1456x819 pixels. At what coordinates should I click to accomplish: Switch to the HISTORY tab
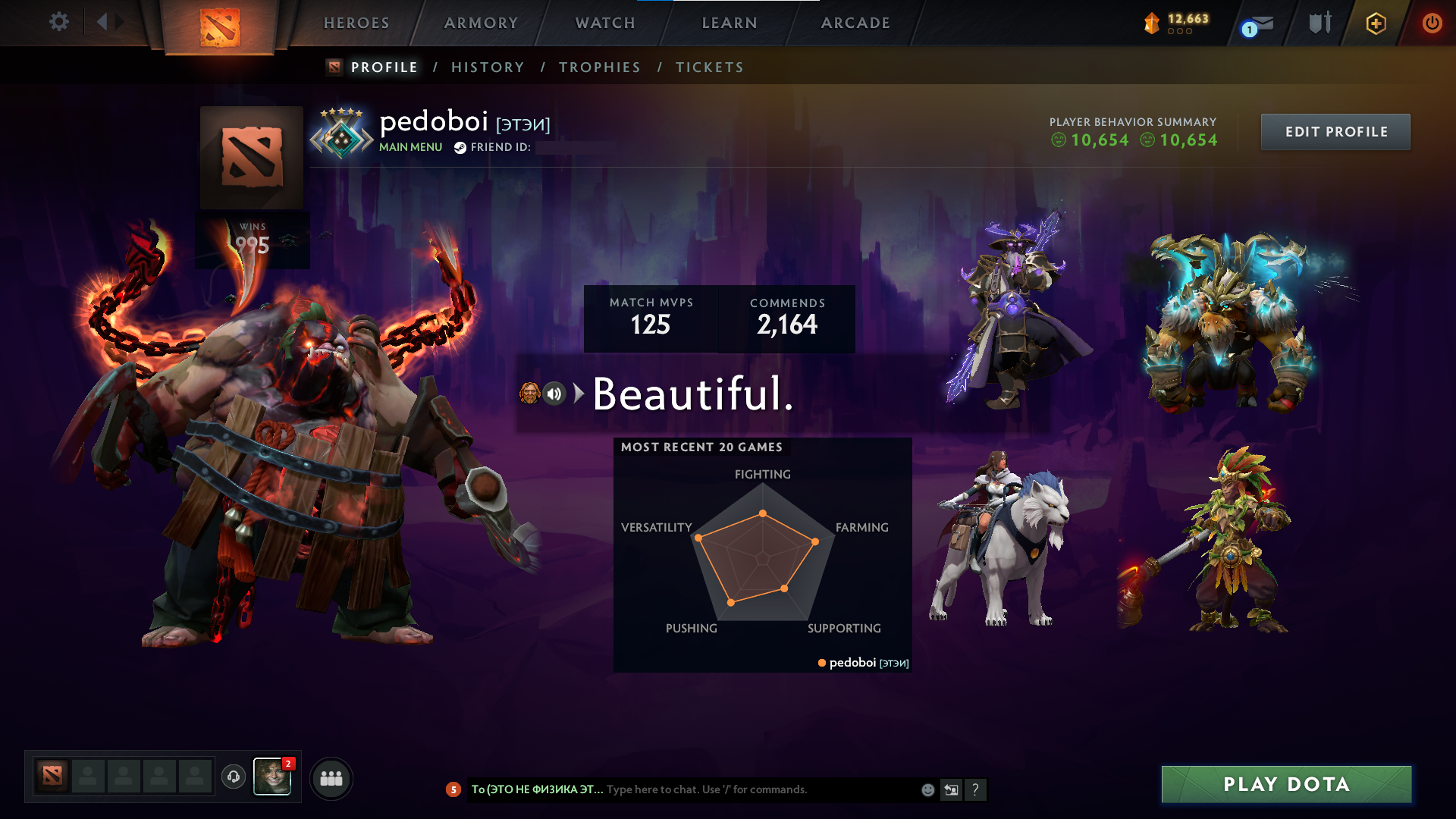(x=488, y=67)
